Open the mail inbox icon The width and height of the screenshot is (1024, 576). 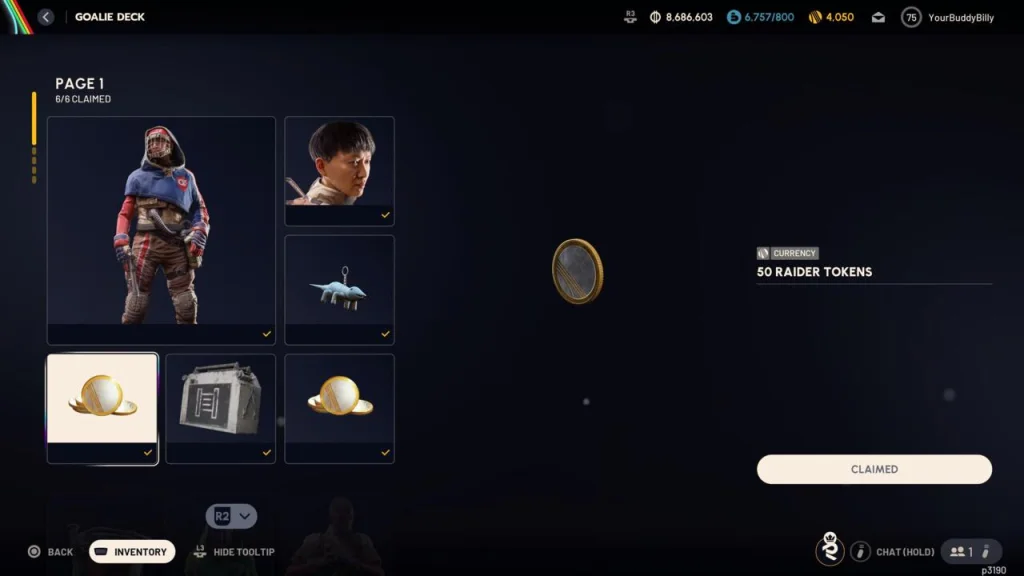click(x=878, y=17)
